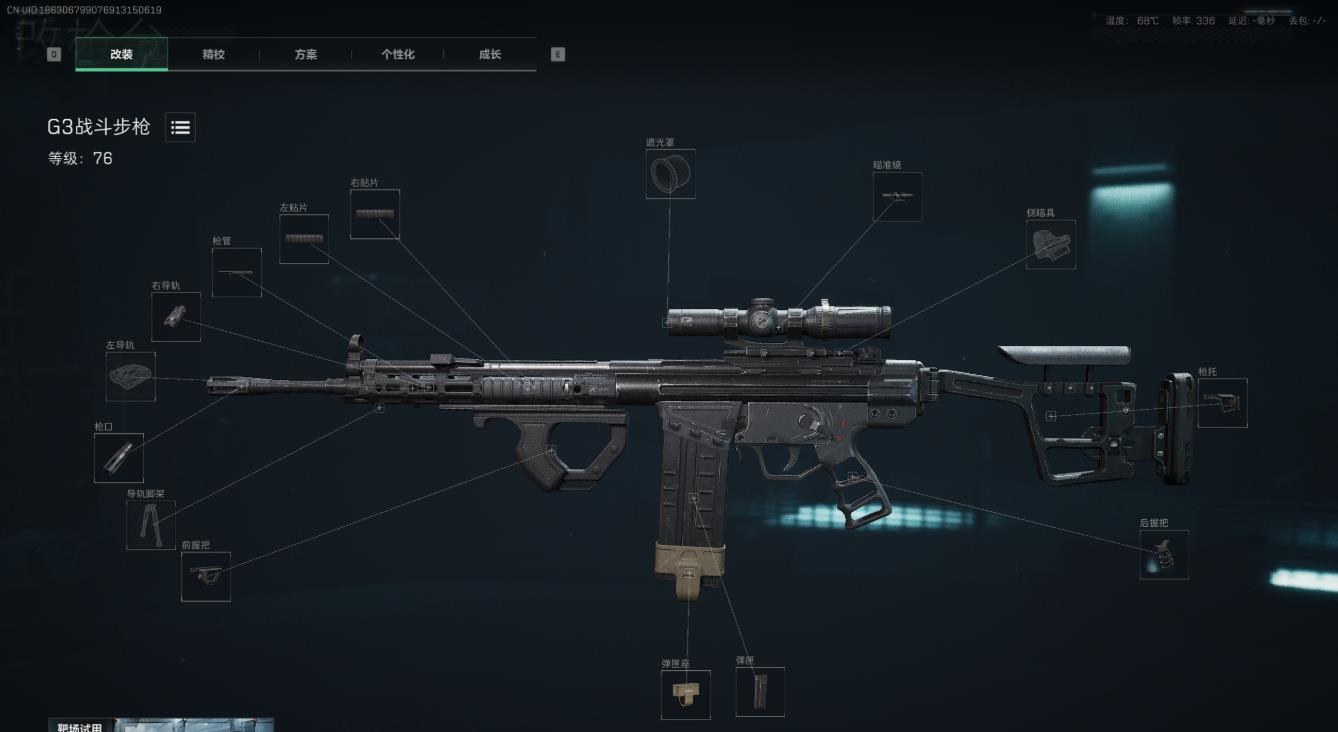Screen dimensions: 1338x732
Task: Choose the 侧瞄具 side sight slot
Action: click(x=1051, y=244)
